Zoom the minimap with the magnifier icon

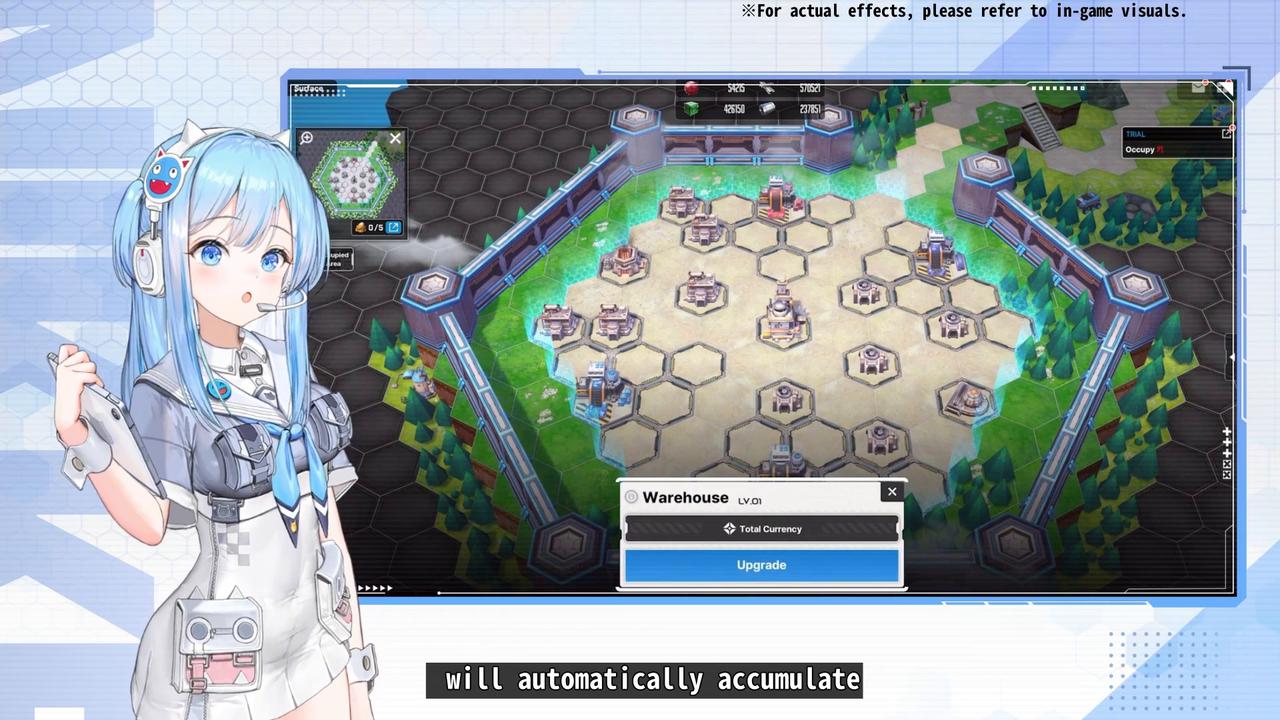(307, 138)
